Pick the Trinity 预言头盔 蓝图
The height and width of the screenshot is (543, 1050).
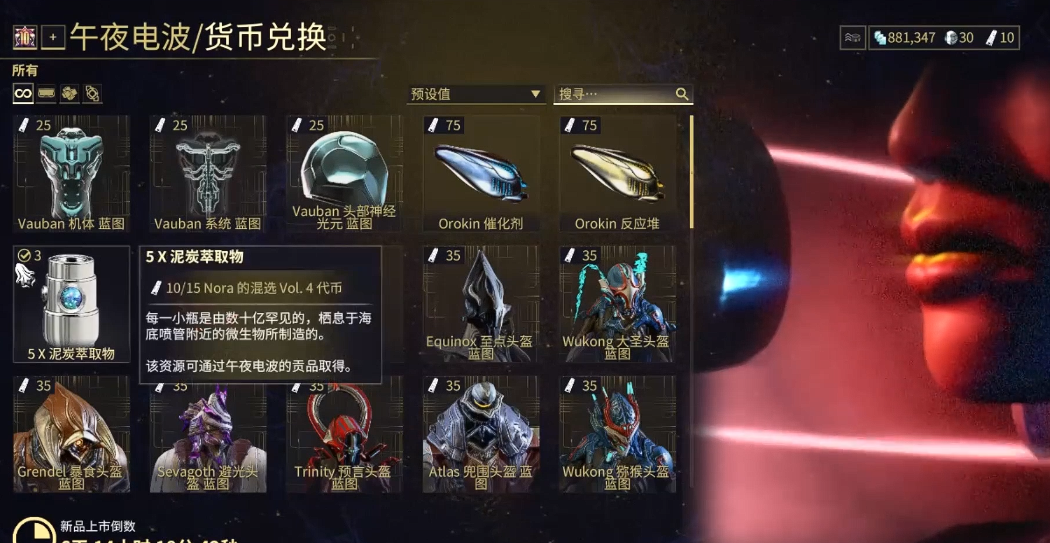pos(344,433)
